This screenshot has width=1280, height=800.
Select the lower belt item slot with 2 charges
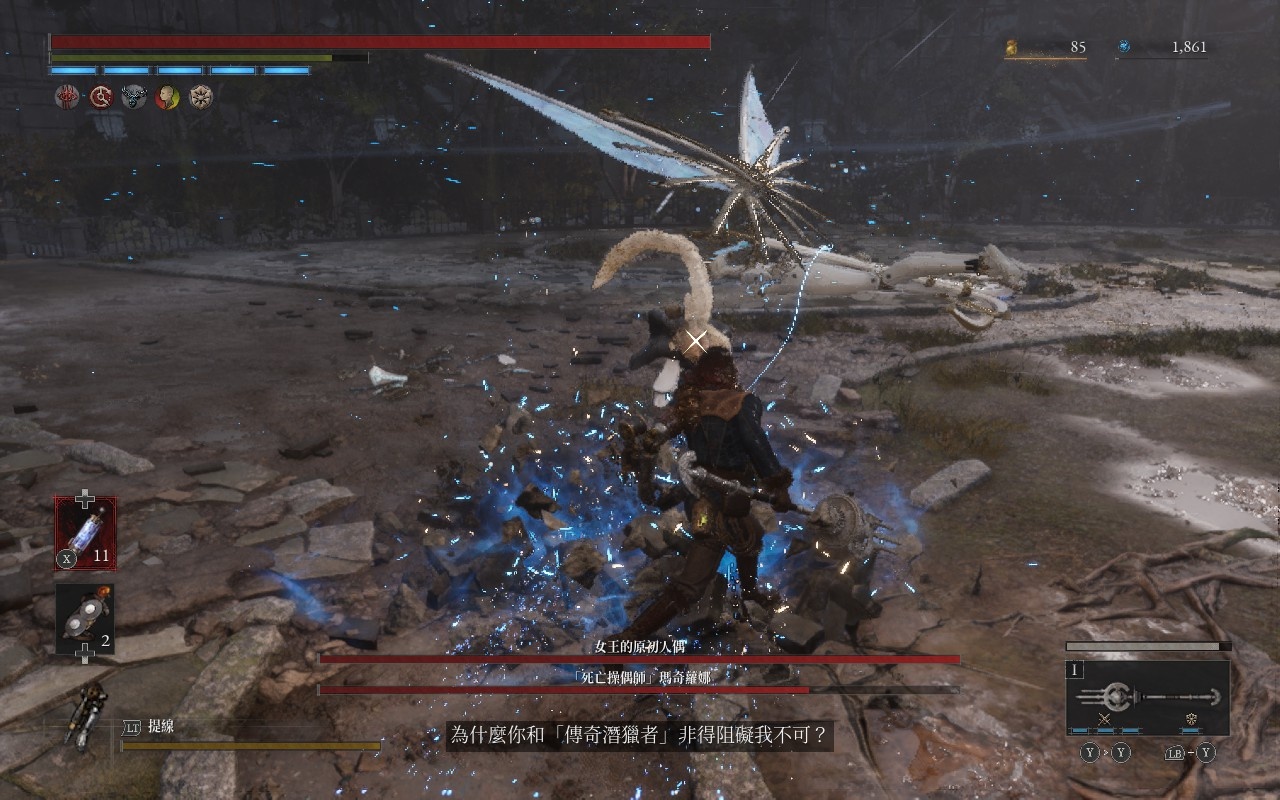85,619
